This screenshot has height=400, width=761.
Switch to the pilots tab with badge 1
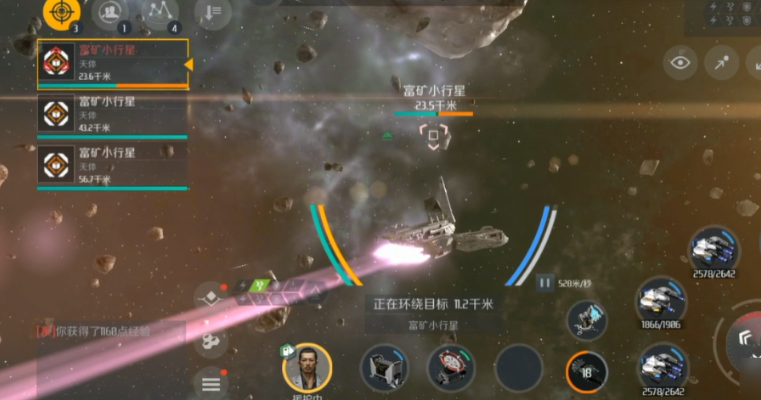pos(109,13)
